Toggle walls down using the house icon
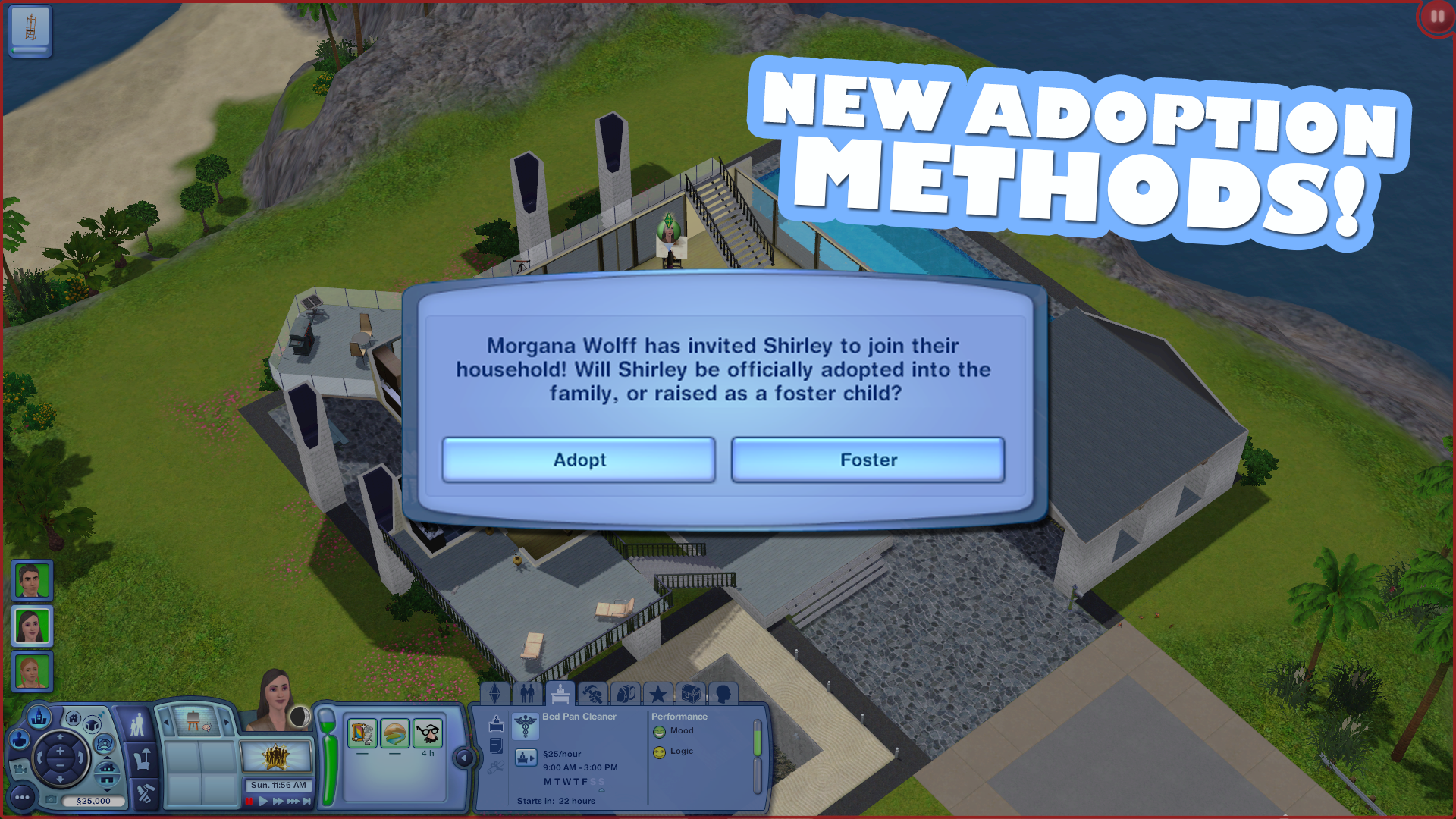 tap(108, 773)
